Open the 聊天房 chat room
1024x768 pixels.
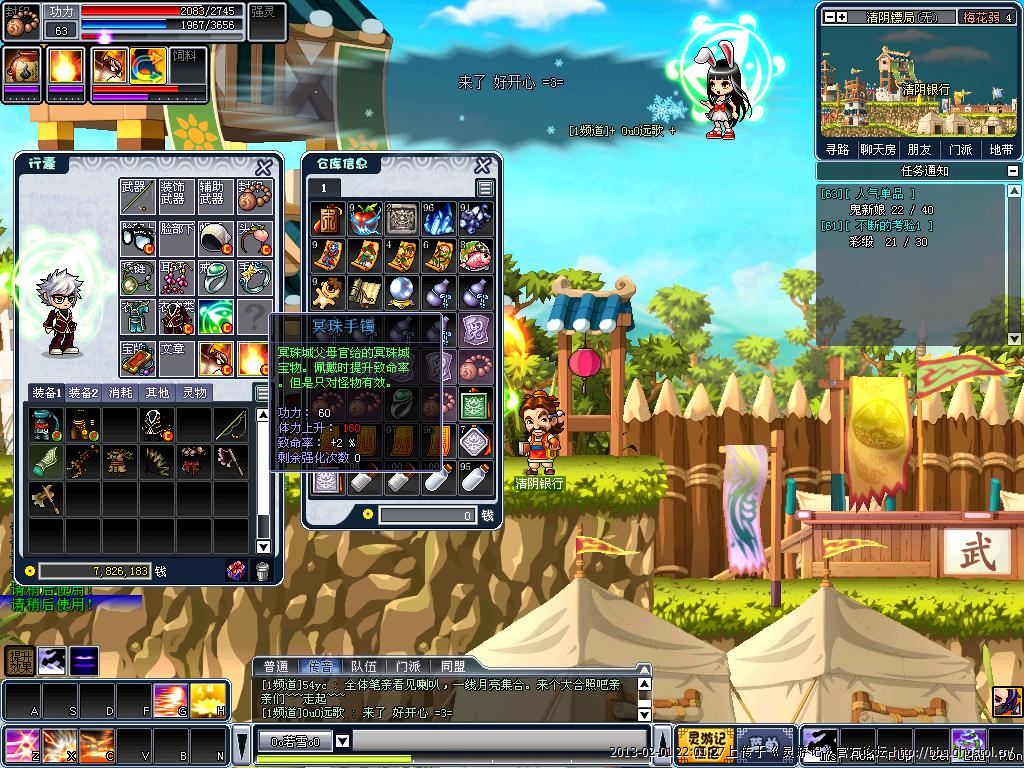pyautogui.click(x=878, y=149)
